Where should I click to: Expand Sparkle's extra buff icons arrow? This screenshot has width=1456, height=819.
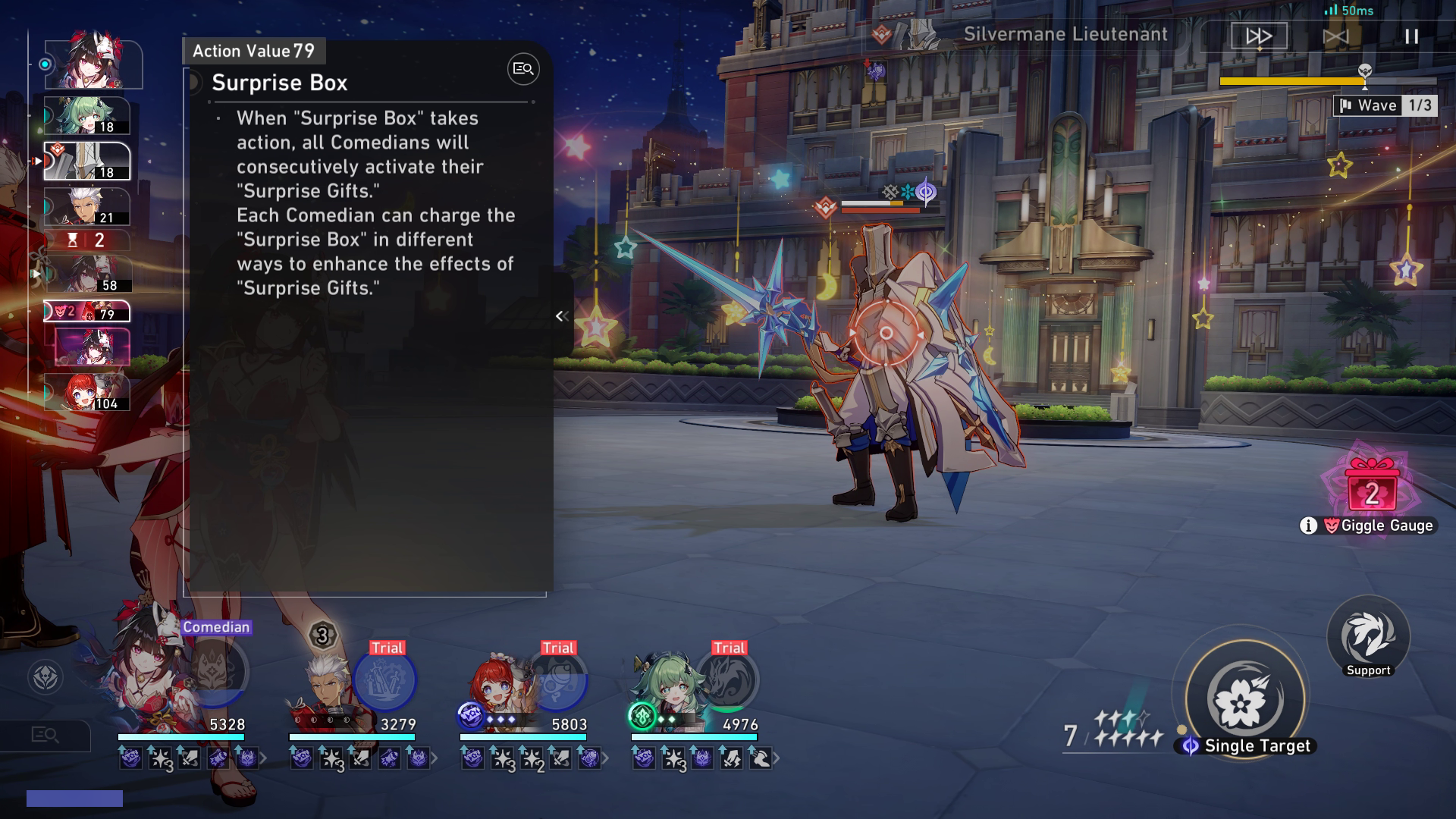pos(263,757)
